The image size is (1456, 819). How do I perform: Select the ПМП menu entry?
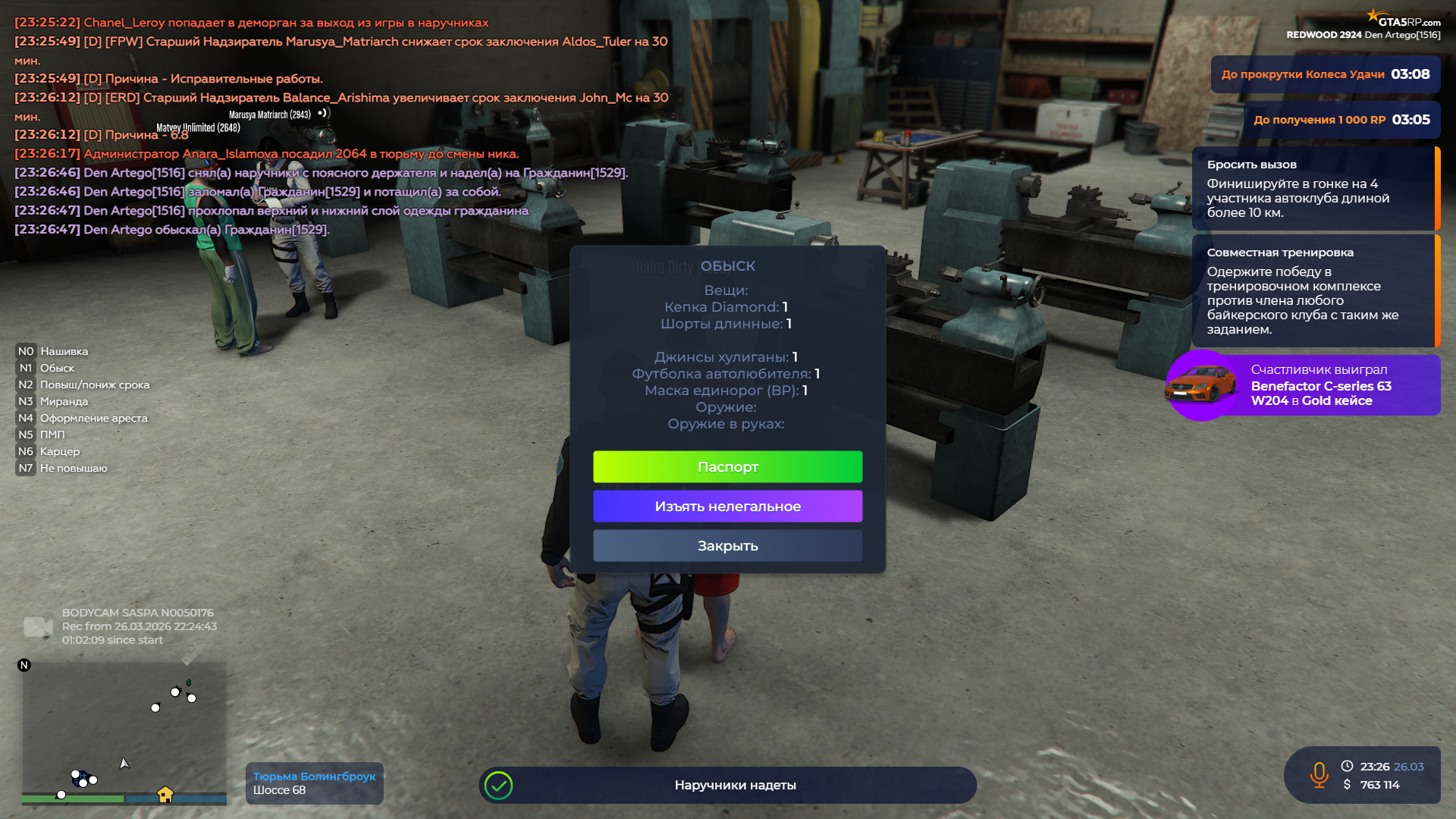coord(52,435)
